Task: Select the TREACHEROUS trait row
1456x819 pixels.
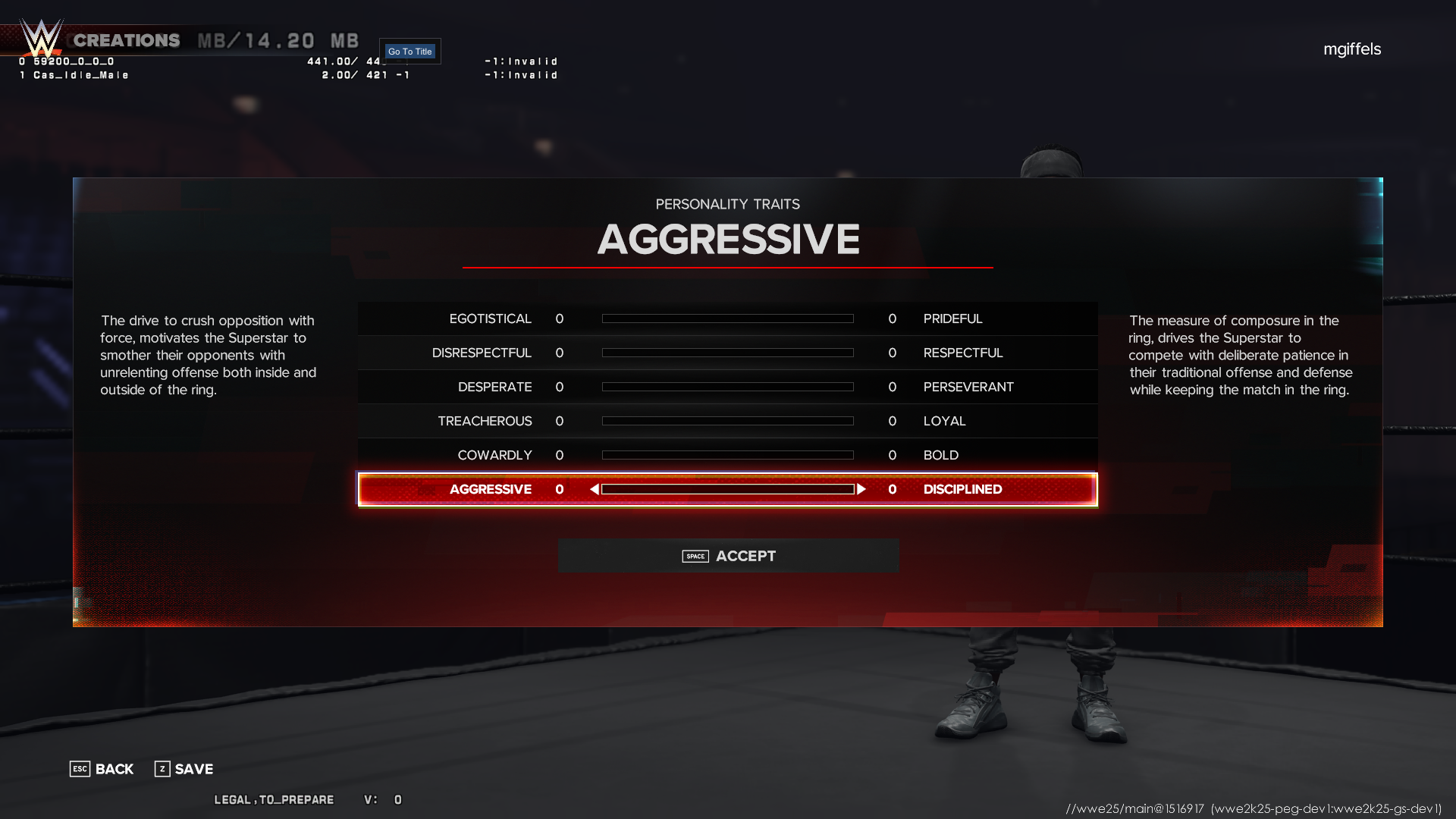Action: click(x=728, y=421)
